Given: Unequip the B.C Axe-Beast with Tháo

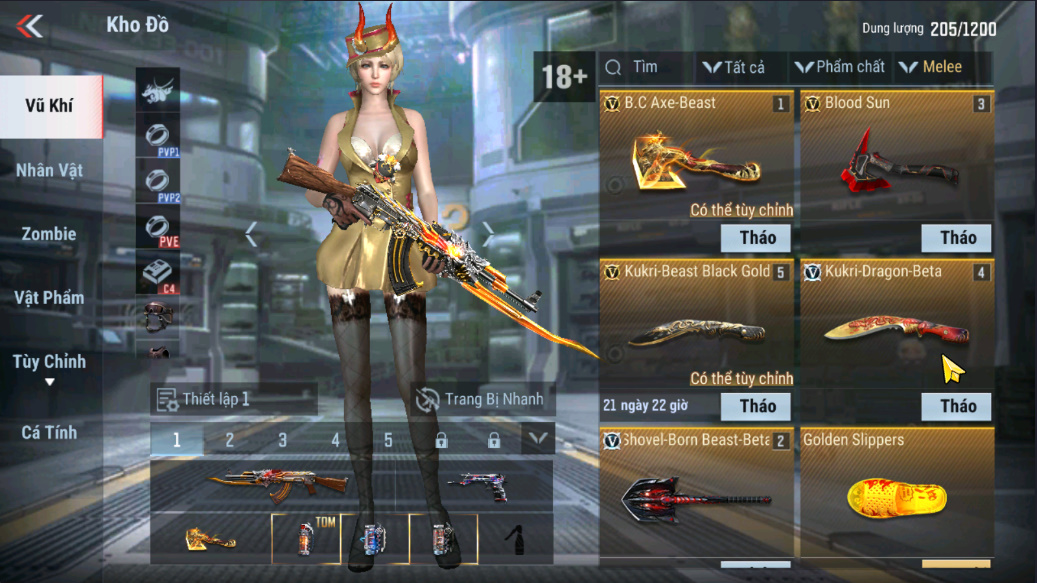Looking at the screenshot, I should click(757, 238).
